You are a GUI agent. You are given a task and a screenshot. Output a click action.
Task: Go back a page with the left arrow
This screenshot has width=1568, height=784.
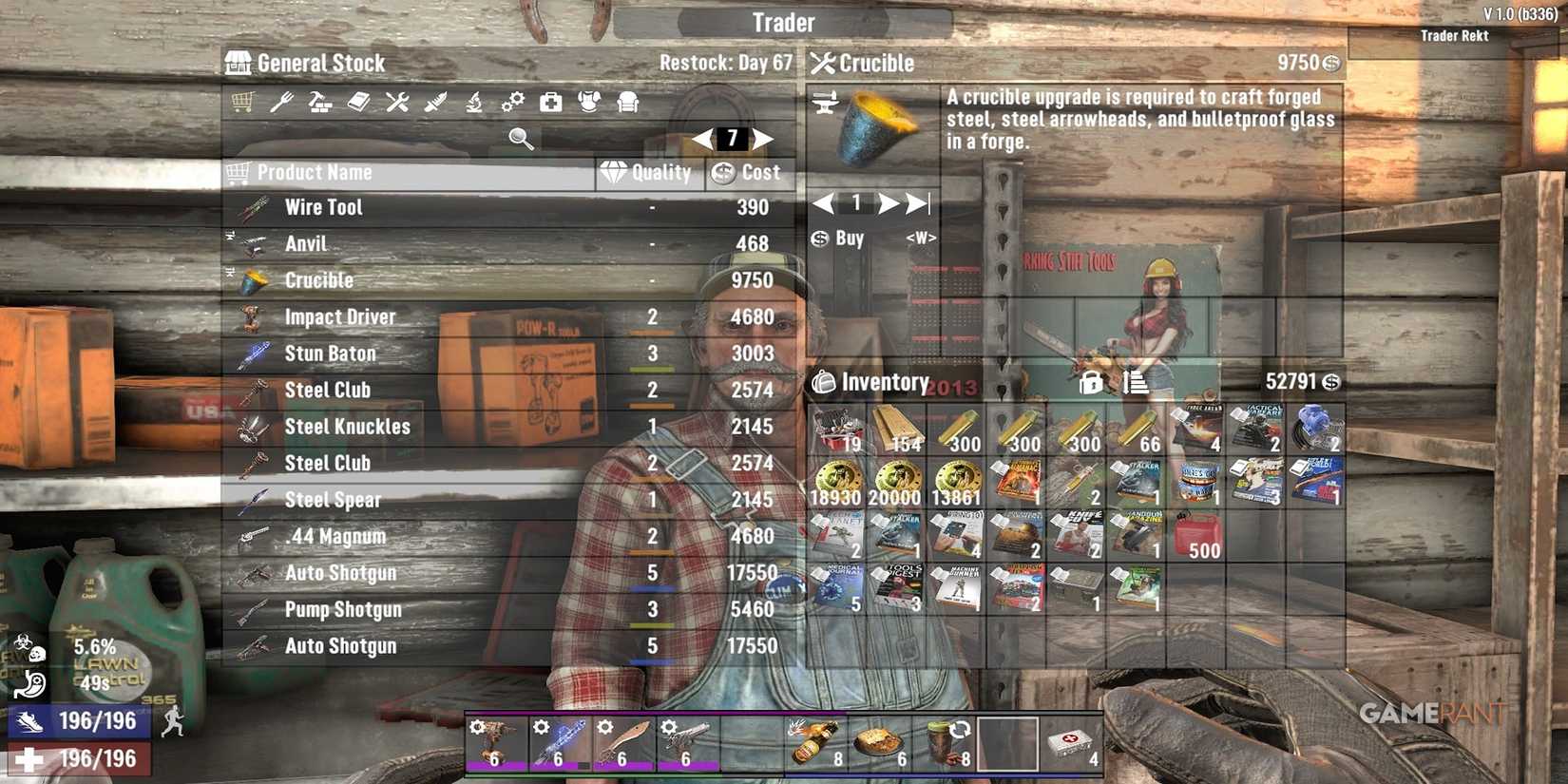[699, 139]
